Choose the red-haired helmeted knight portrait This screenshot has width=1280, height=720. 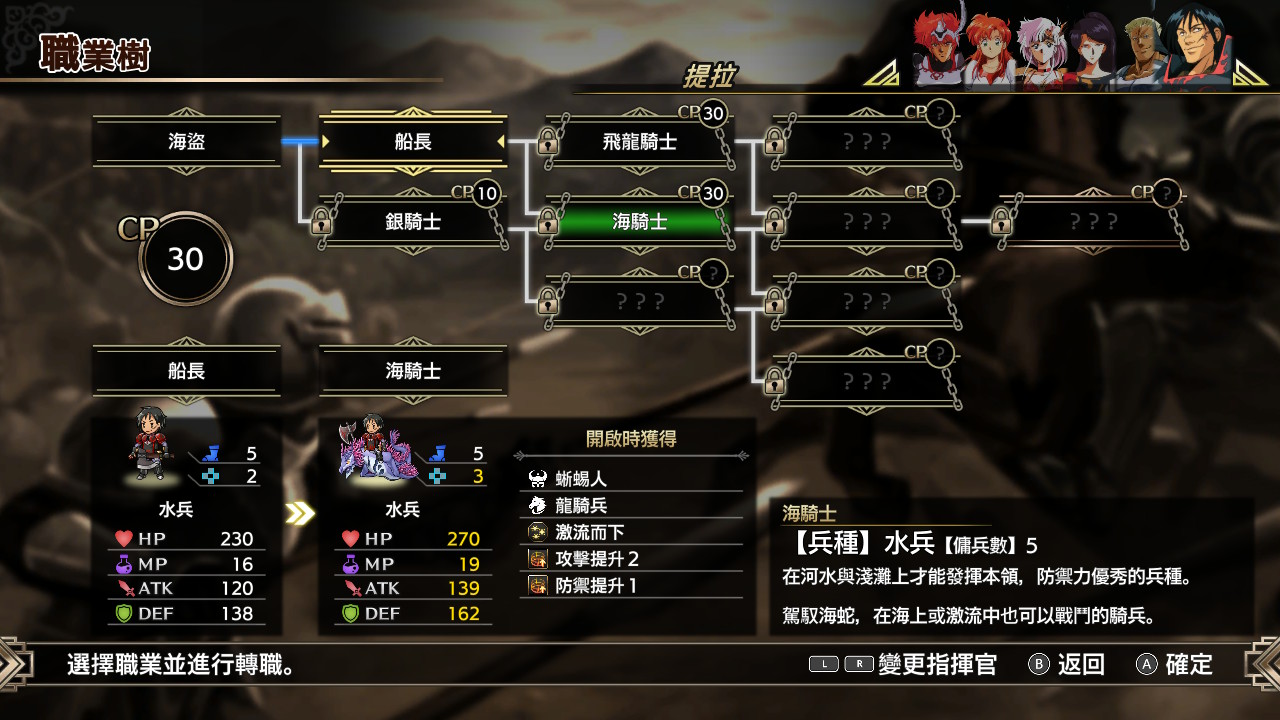(x=938, y=50)
